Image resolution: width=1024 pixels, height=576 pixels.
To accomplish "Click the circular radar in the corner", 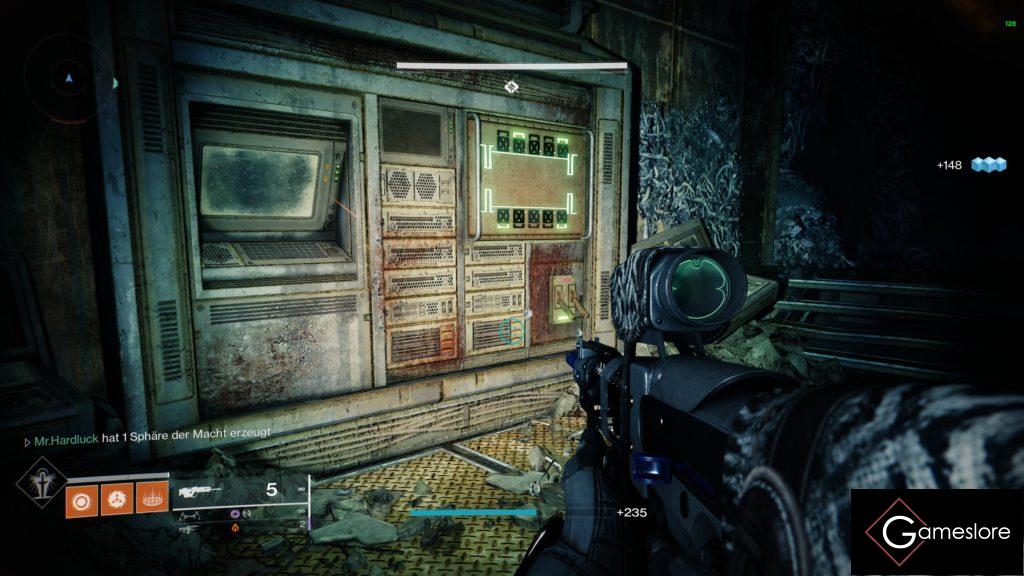I will pos(68,77).
